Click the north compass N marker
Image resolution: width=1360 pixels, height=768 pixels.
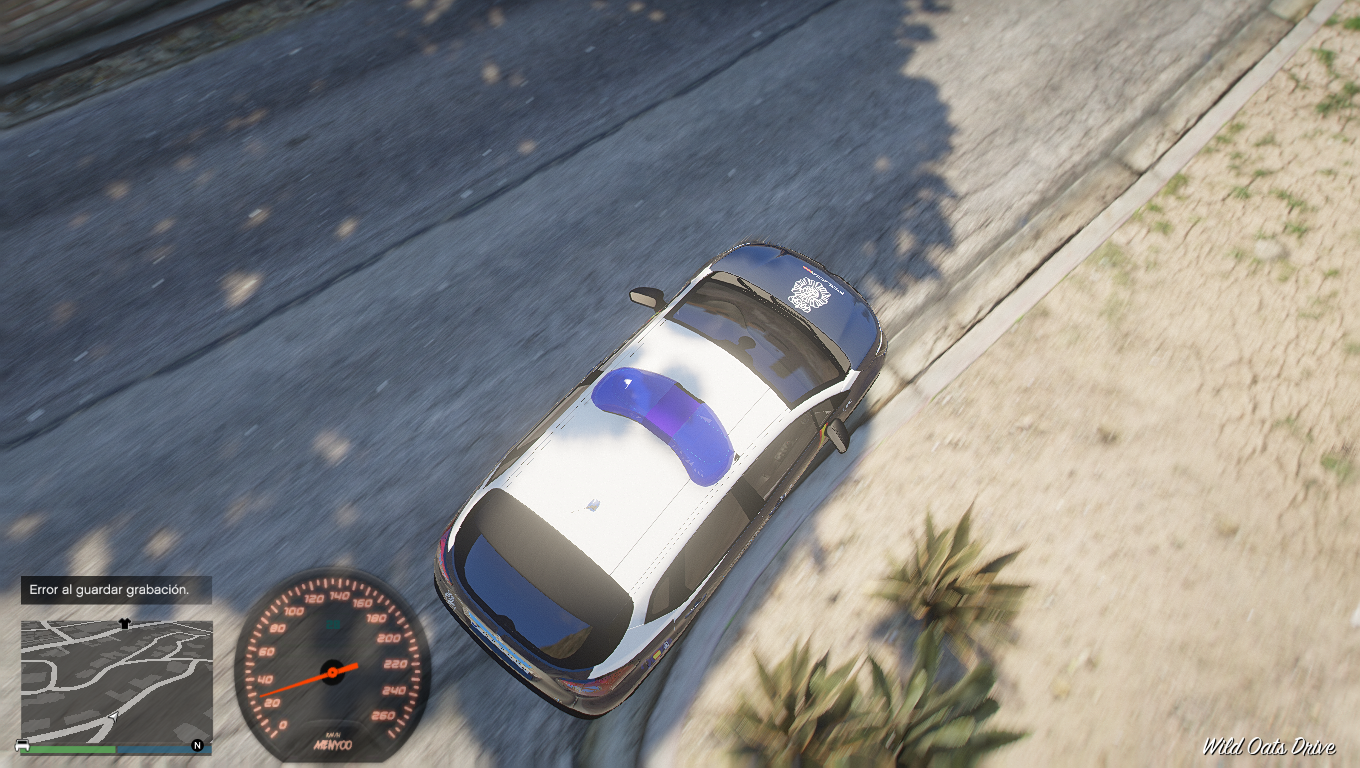pyautogui.click(x=197, y=745)
